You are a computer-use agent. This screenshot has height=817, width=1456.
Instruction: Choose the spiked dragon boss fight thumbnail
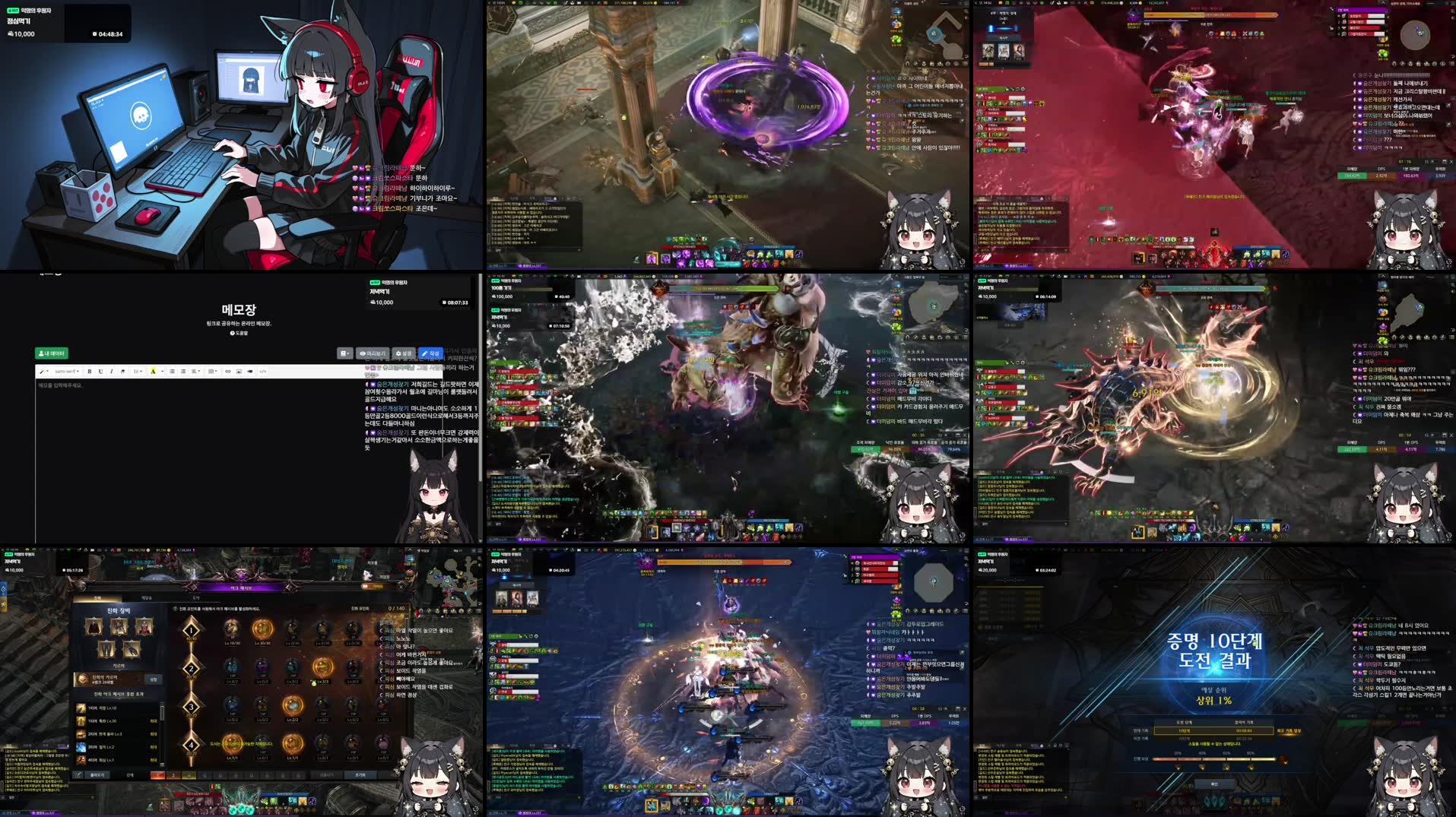tap(1214, 408)
